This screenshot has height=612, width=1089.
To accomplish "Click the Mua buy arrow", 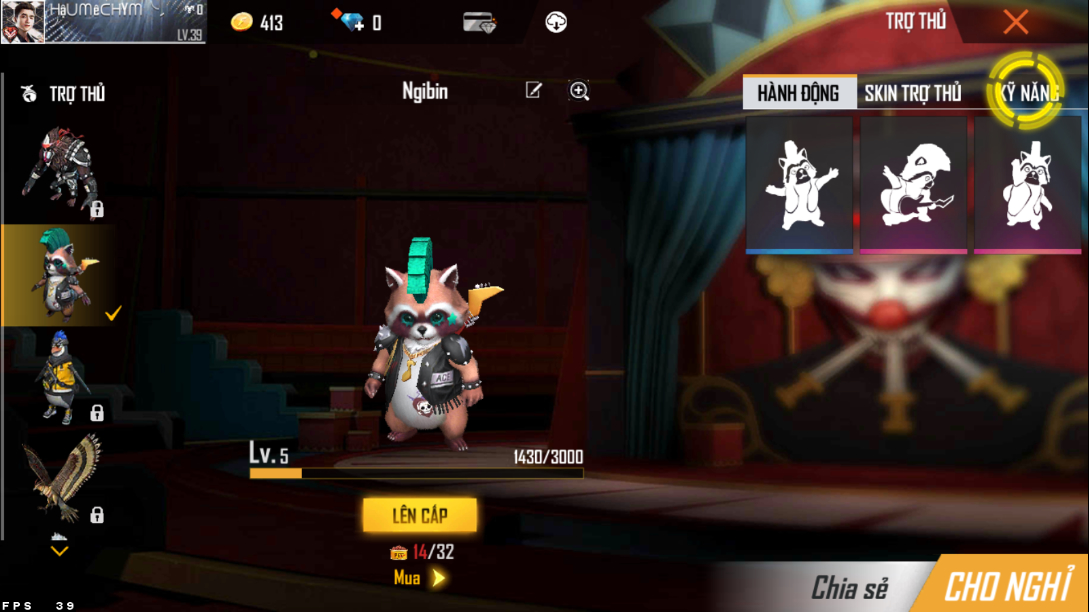I will pos(437,578).
